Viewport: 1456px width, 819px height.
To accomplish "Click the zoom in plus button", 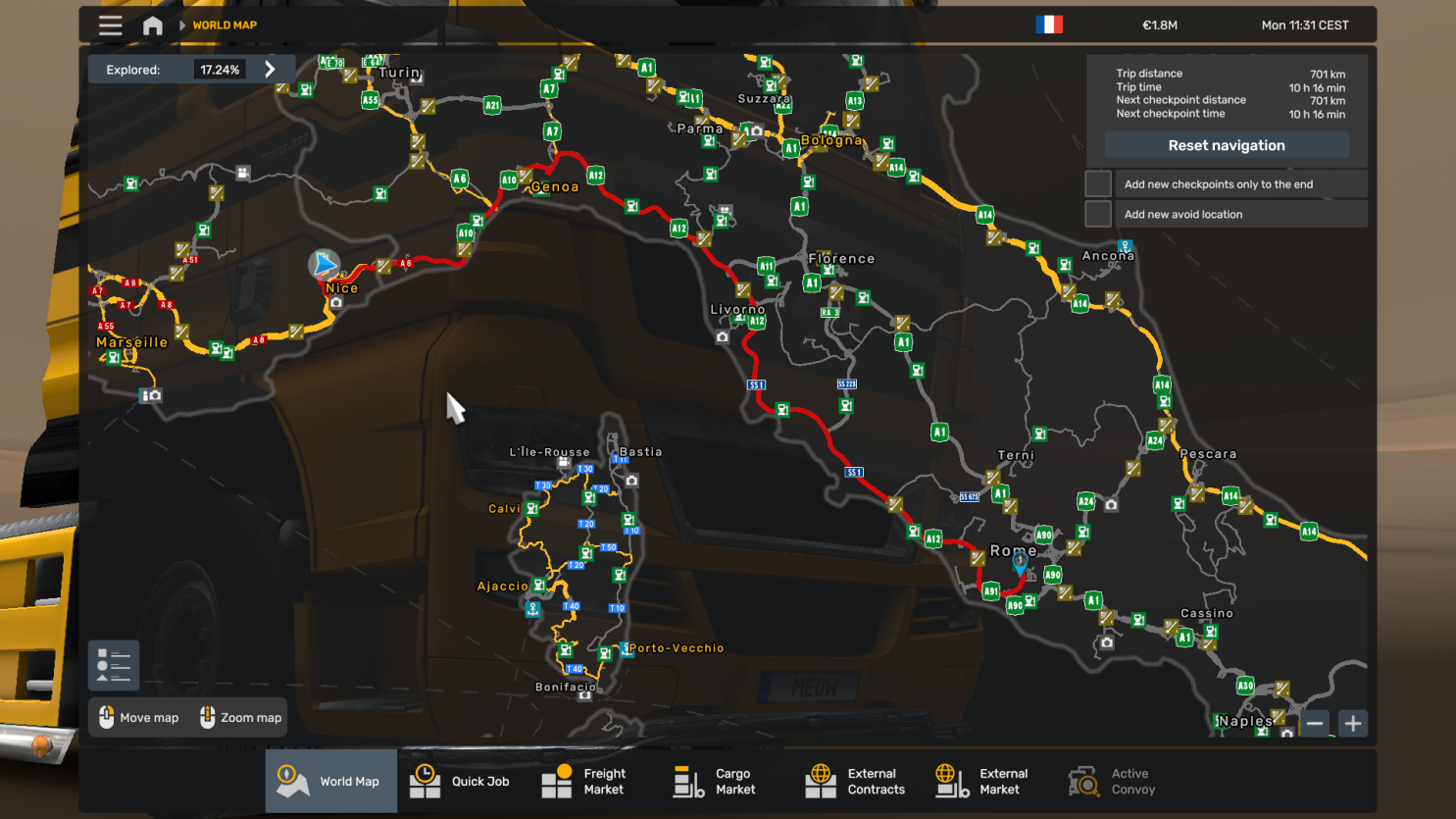I will click(1352, 723).
